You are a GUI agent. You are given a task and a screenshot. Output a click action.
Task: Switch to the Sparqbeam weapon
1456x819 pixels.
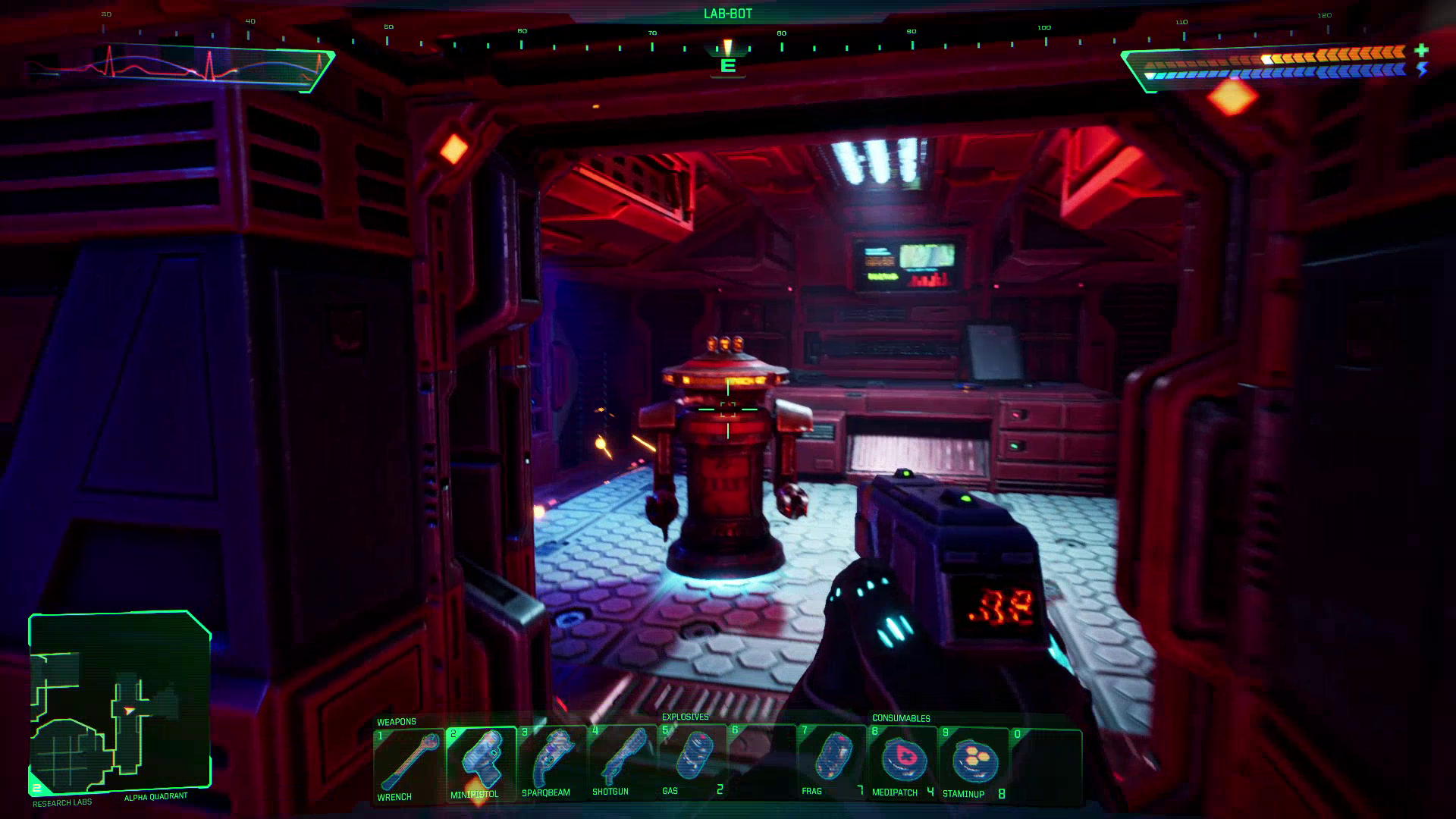(x=551, y=764)
